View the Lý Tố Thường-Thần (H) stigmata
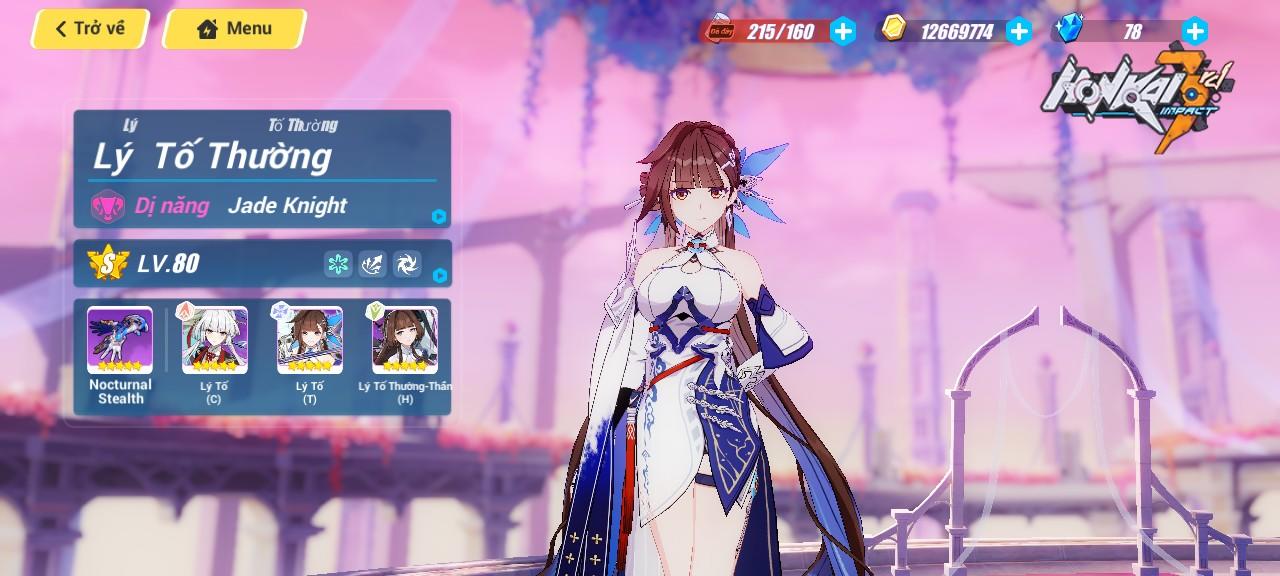Image resolution: width=1280 pixels, height=576 pixels. [405, 341]
